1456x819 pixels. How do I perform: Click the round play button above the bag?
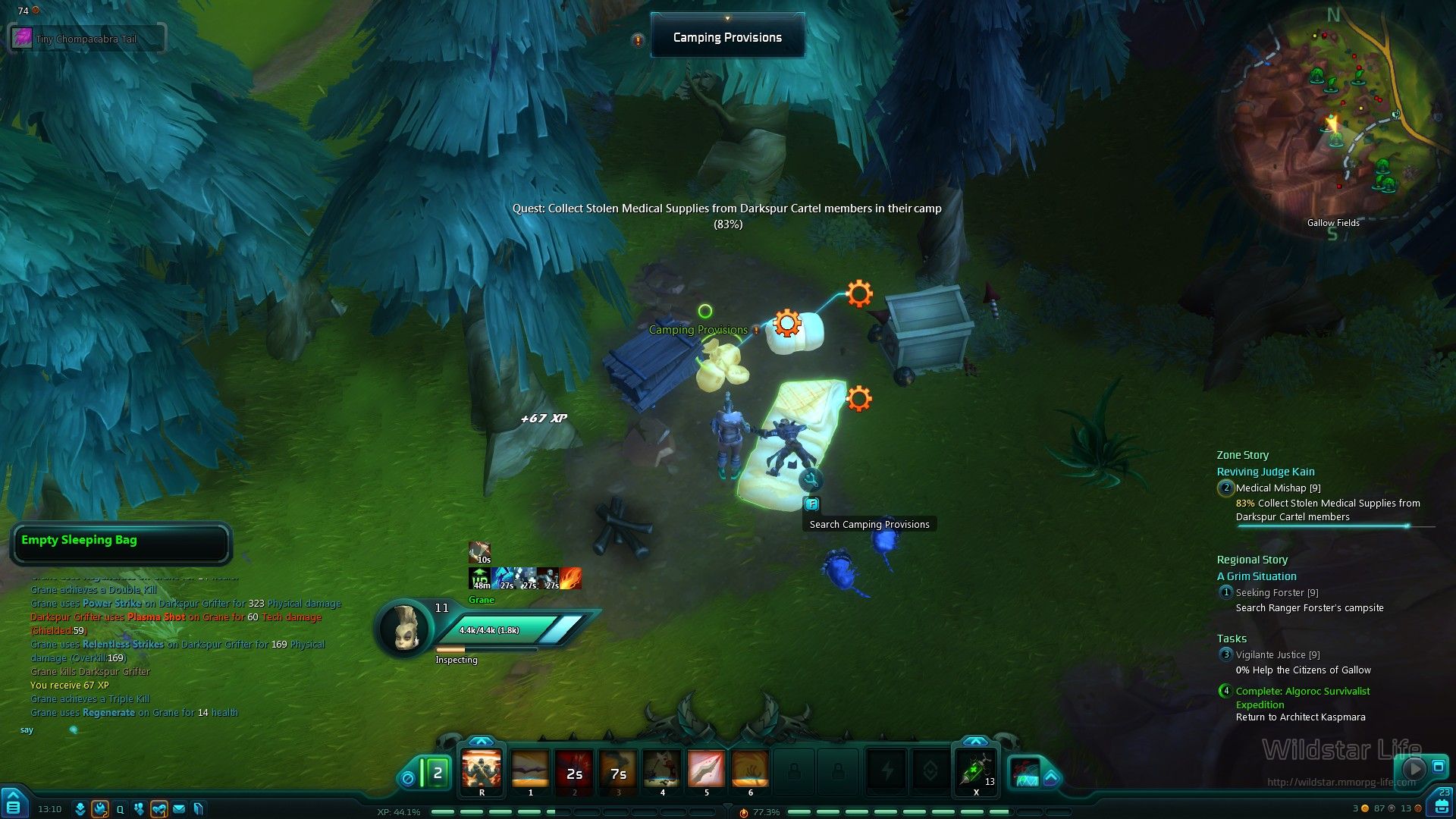pos(1414,768)
